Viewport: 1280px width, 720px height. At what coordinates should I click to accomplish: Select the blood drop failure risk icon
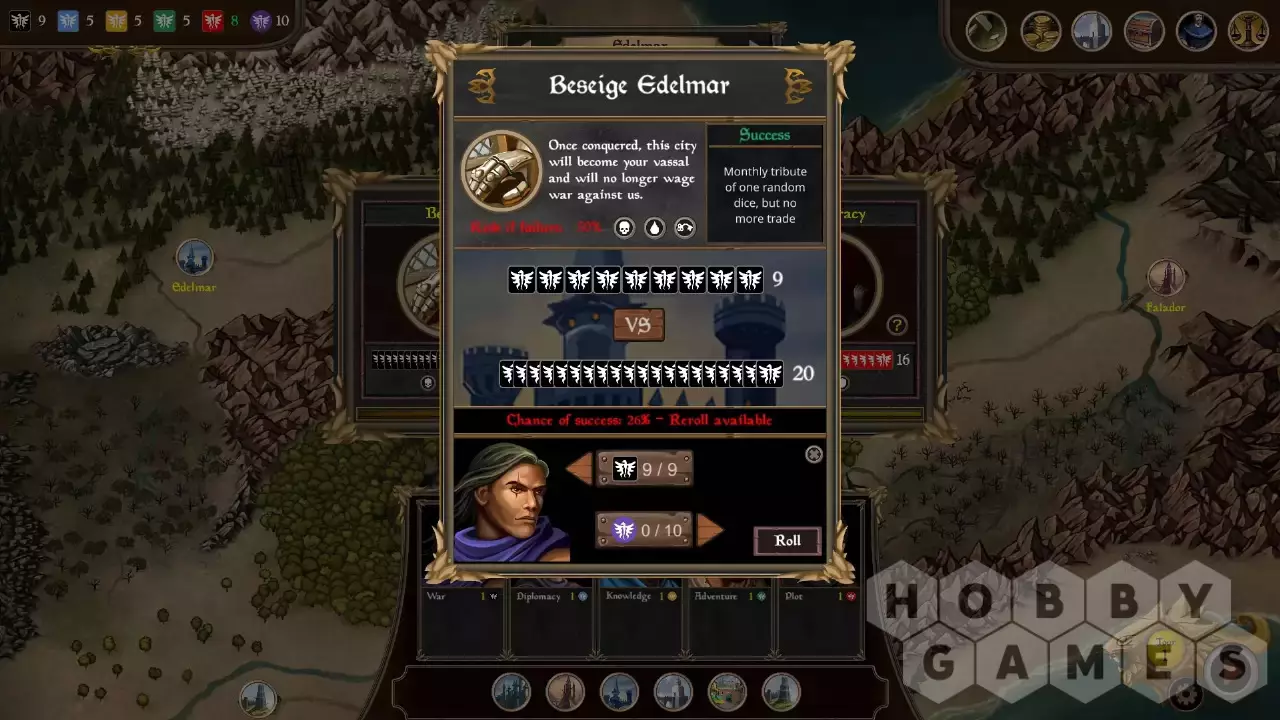pyautogui.click(x=654, y=228)
